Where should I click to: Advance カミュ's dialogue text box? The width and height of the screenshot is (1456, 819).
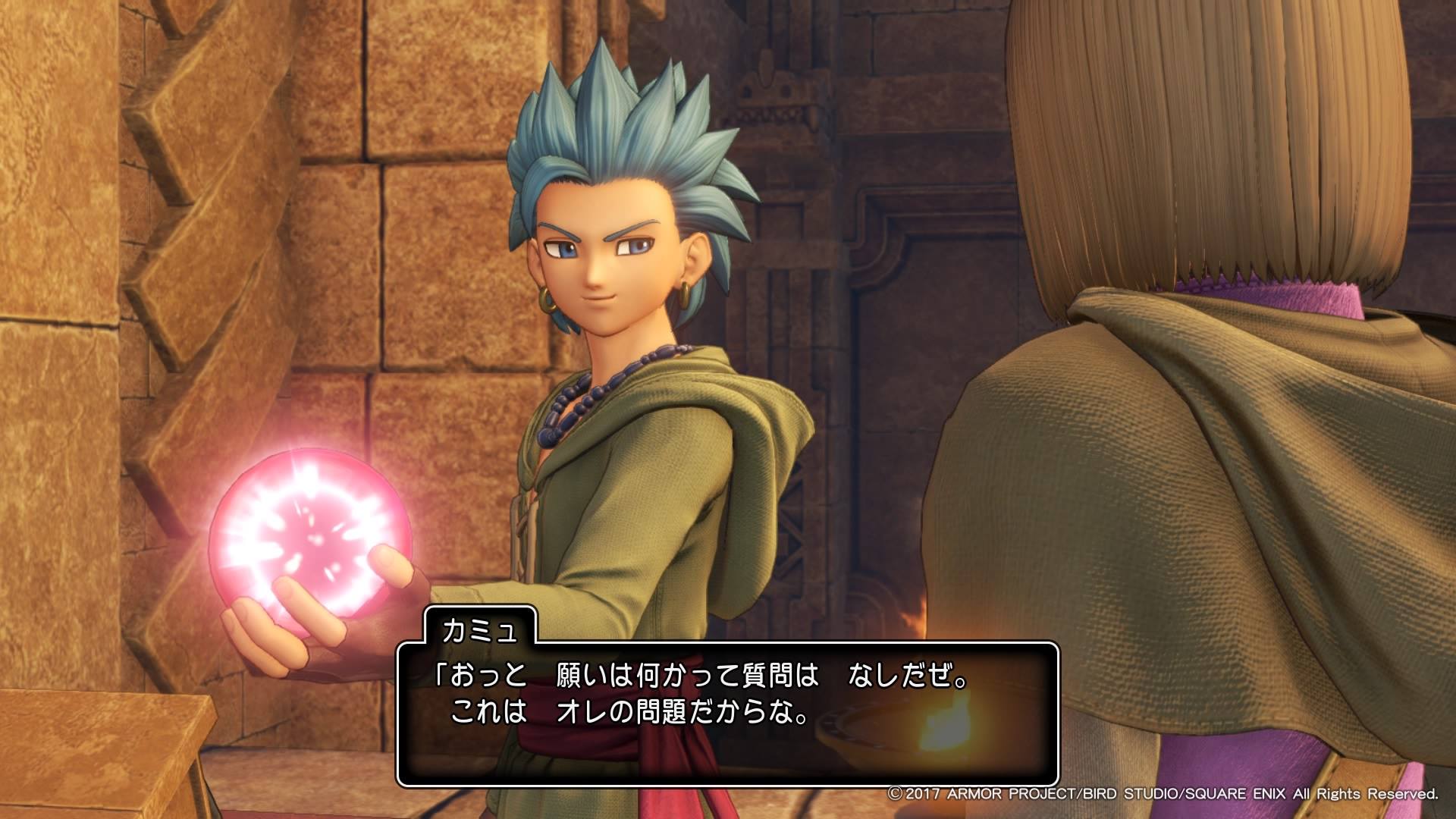point(726,714)
